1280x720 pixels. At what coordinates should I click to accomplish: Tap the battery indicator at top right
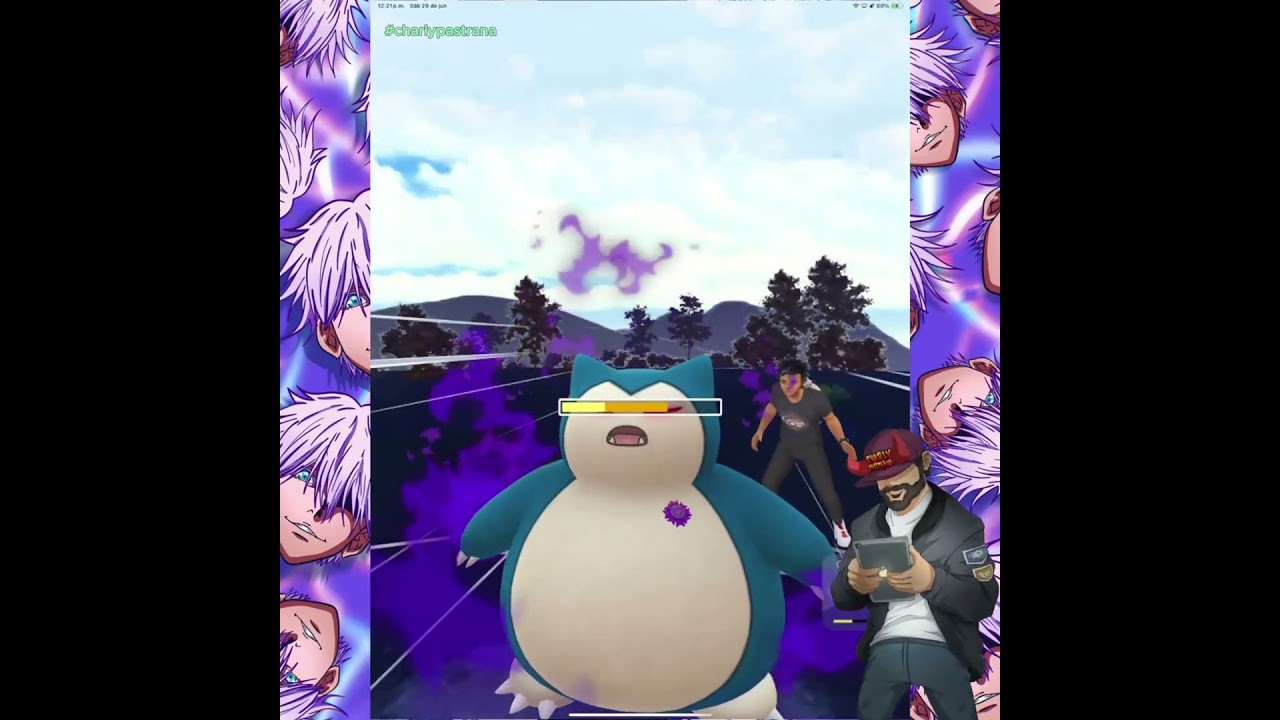coord(898,5)
